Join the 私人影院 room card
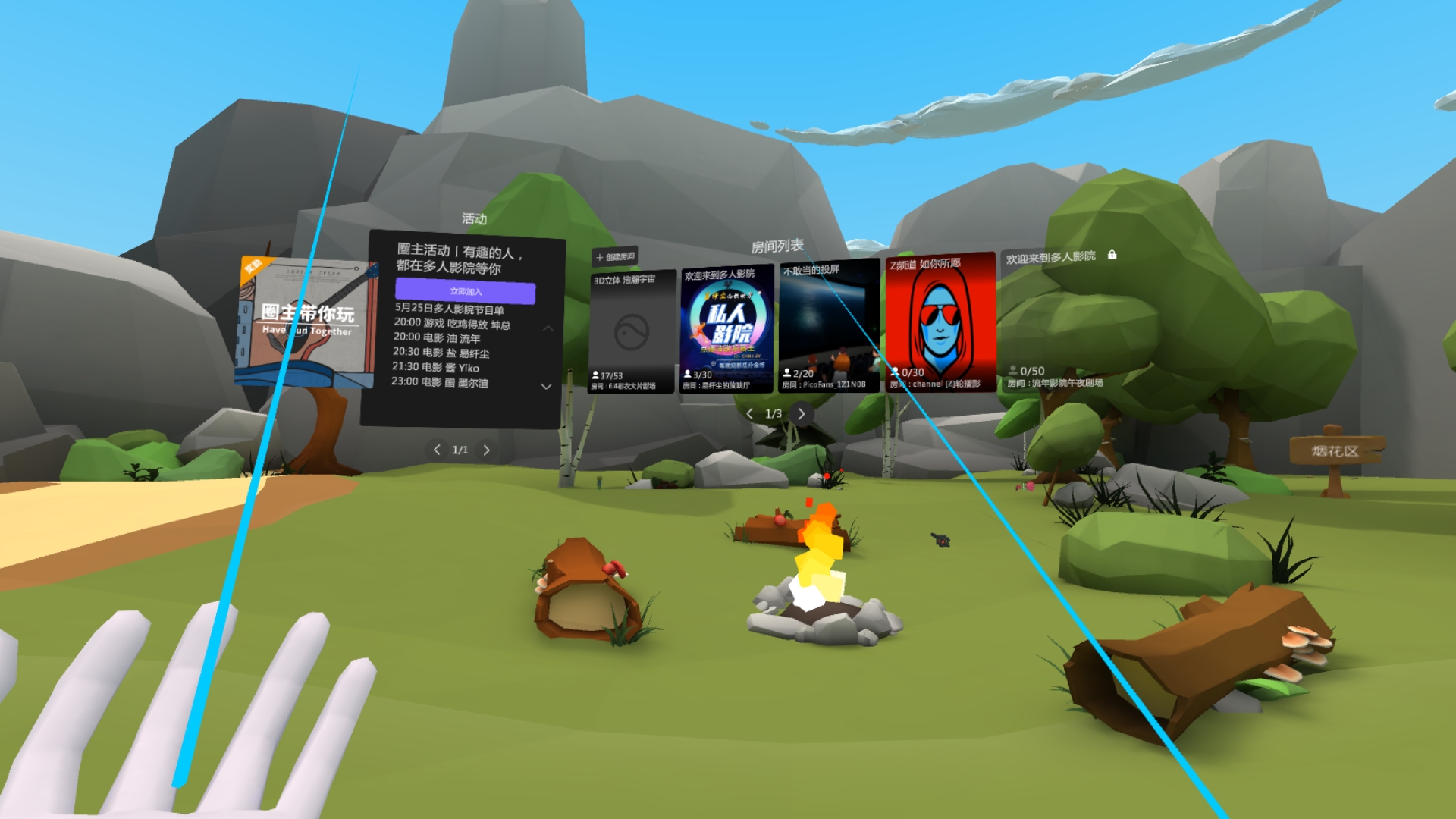 click(726, 328)
